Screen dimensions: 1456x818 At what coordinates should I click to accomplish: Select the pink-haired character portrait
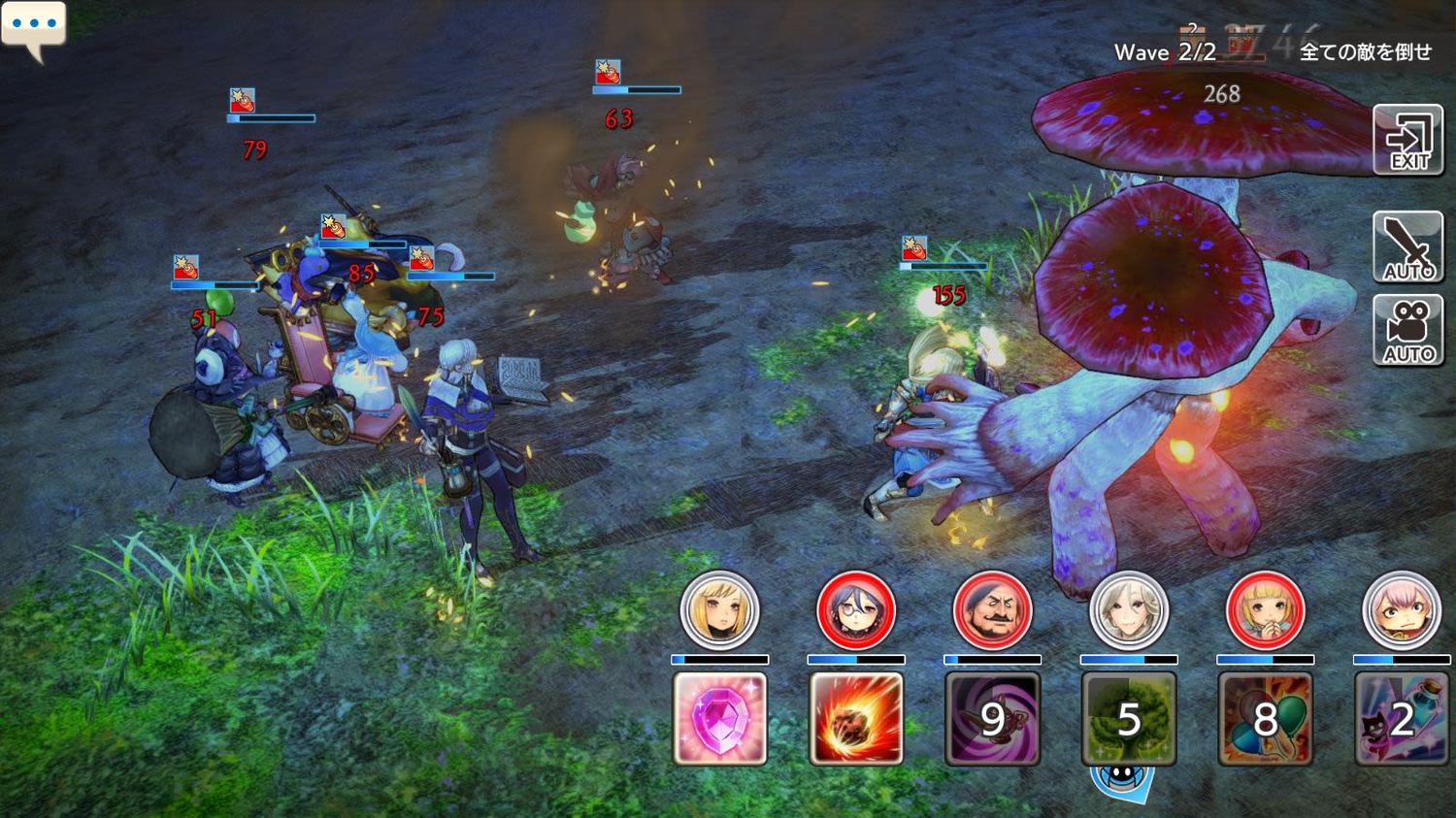click(1401, 610)
